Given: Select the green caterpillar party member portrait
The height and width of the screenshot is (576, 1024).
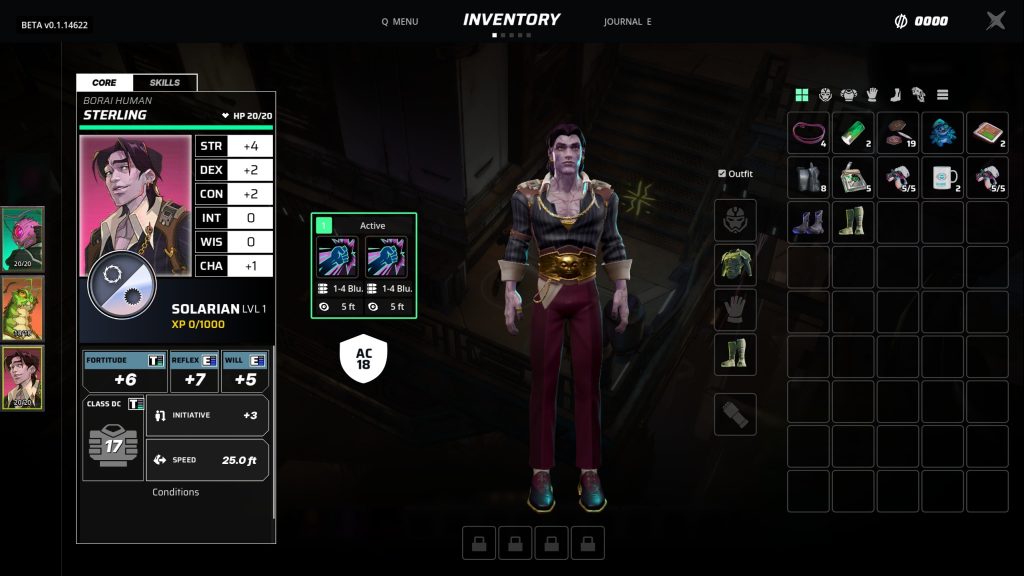Looking at the screenshot, I should 22,309.
